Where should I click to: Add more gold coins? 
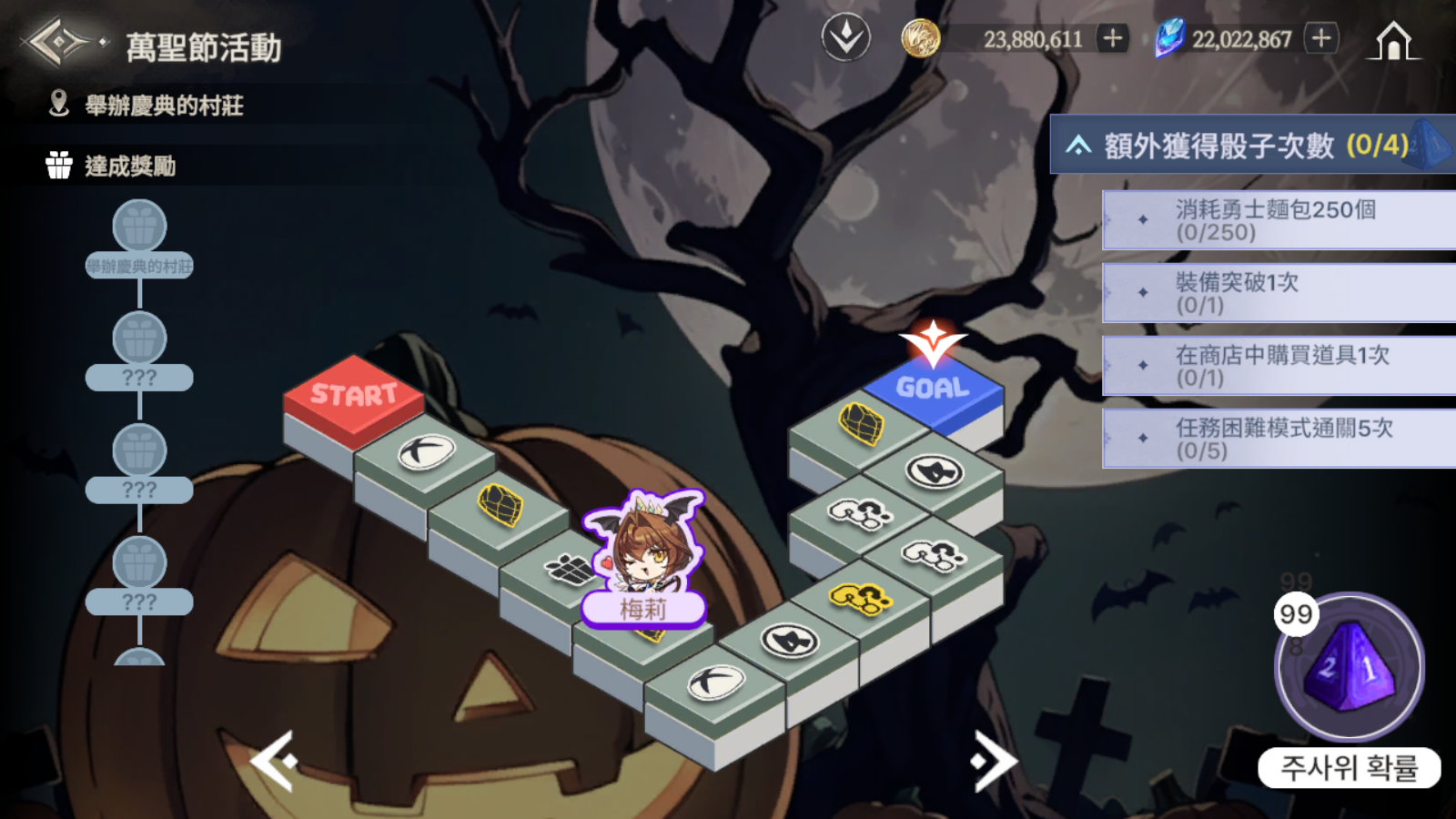click(1112, 38)
